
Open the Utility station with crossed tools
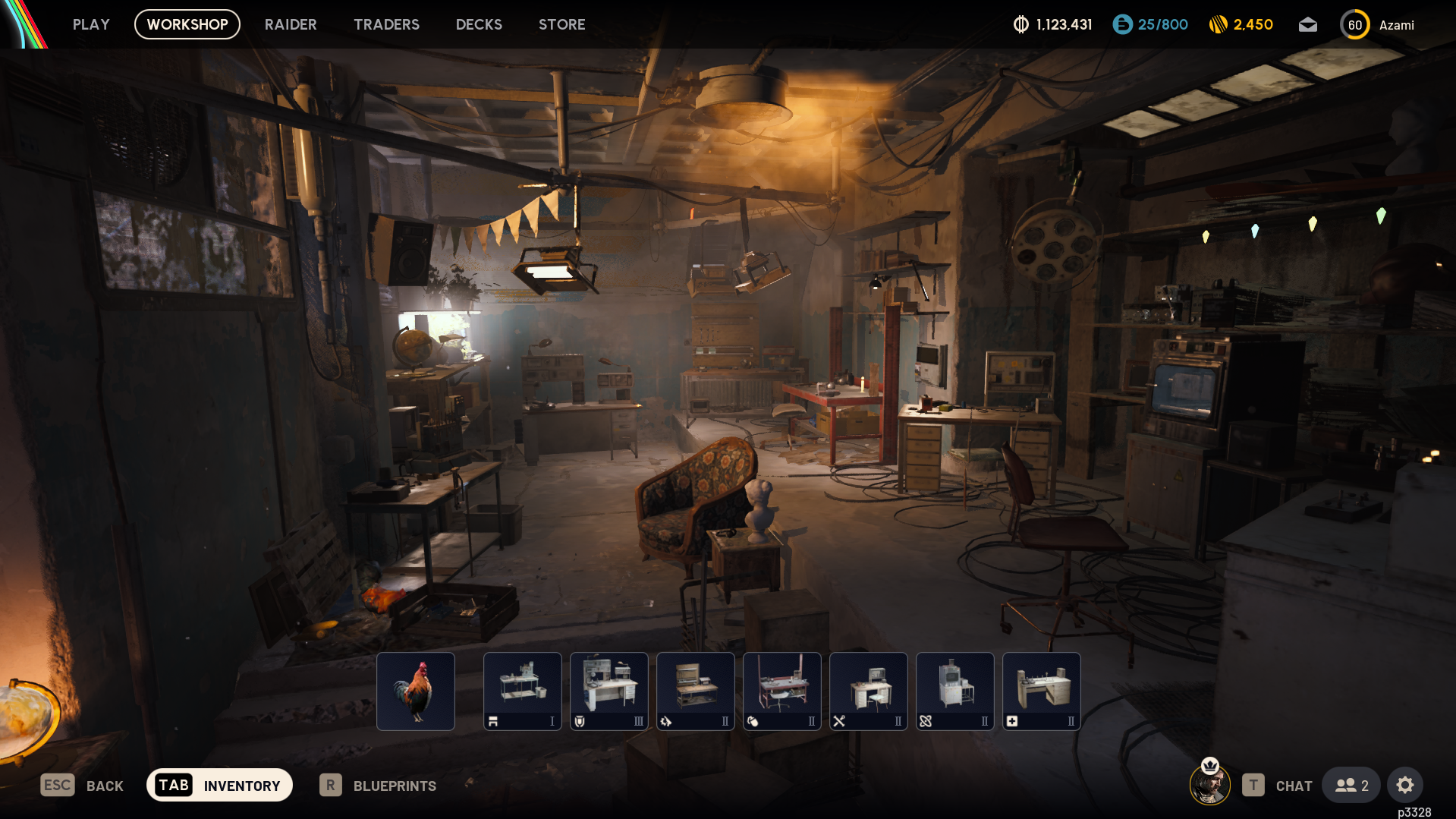point(869,691)
